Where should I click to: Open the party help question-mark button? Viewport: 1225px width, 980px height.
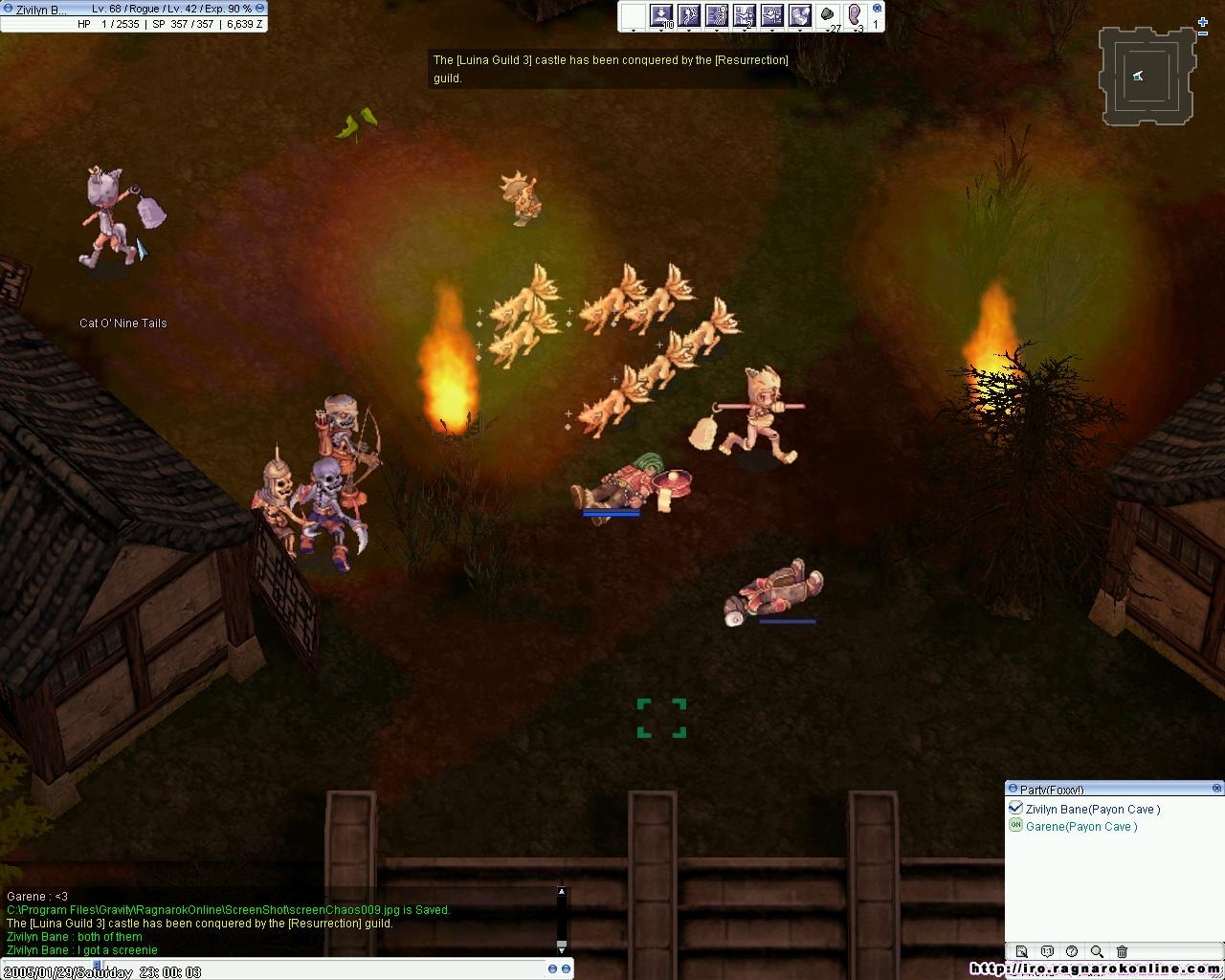pos(1072,951)
